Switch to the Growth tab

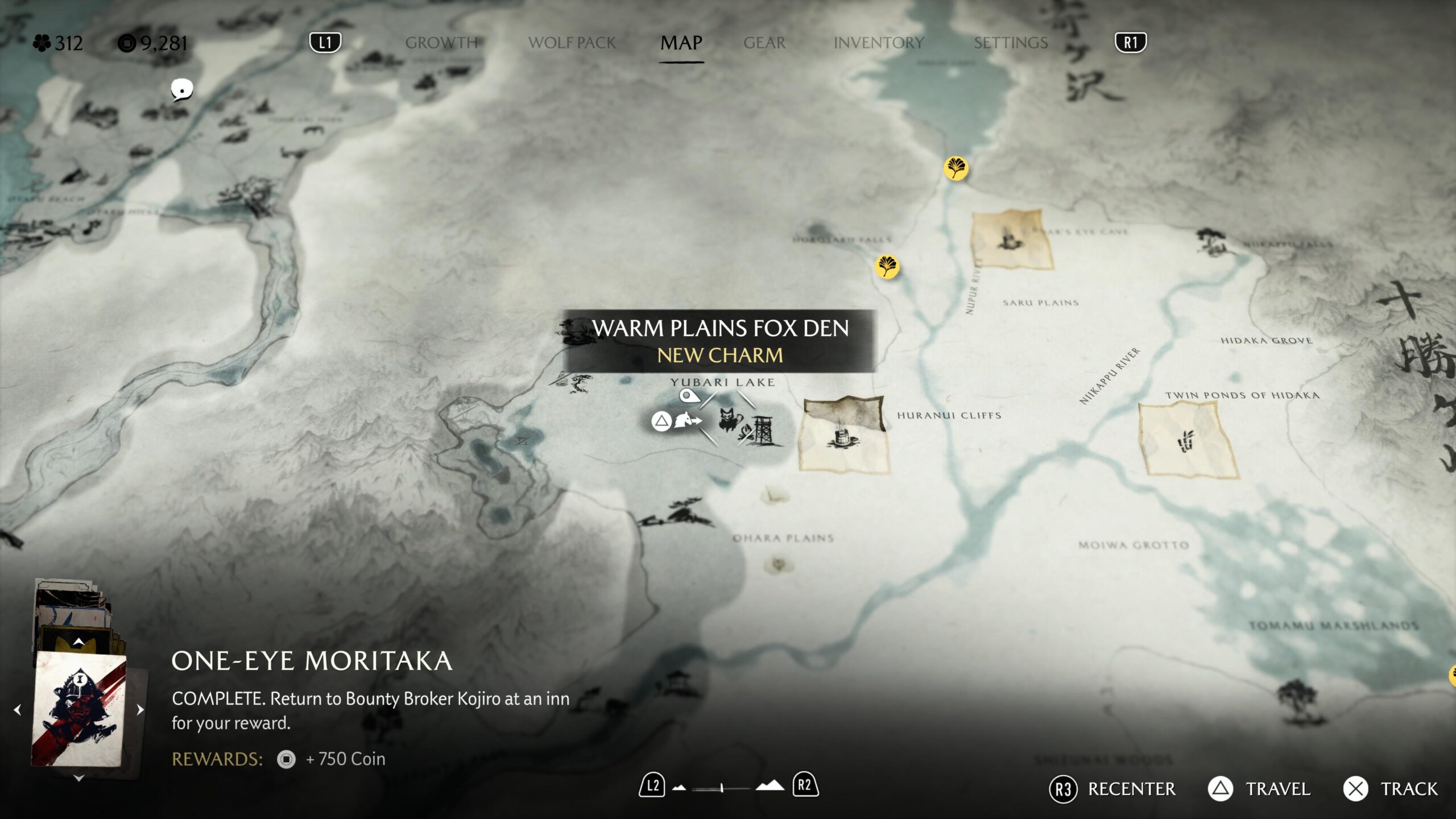click(441, 43)
